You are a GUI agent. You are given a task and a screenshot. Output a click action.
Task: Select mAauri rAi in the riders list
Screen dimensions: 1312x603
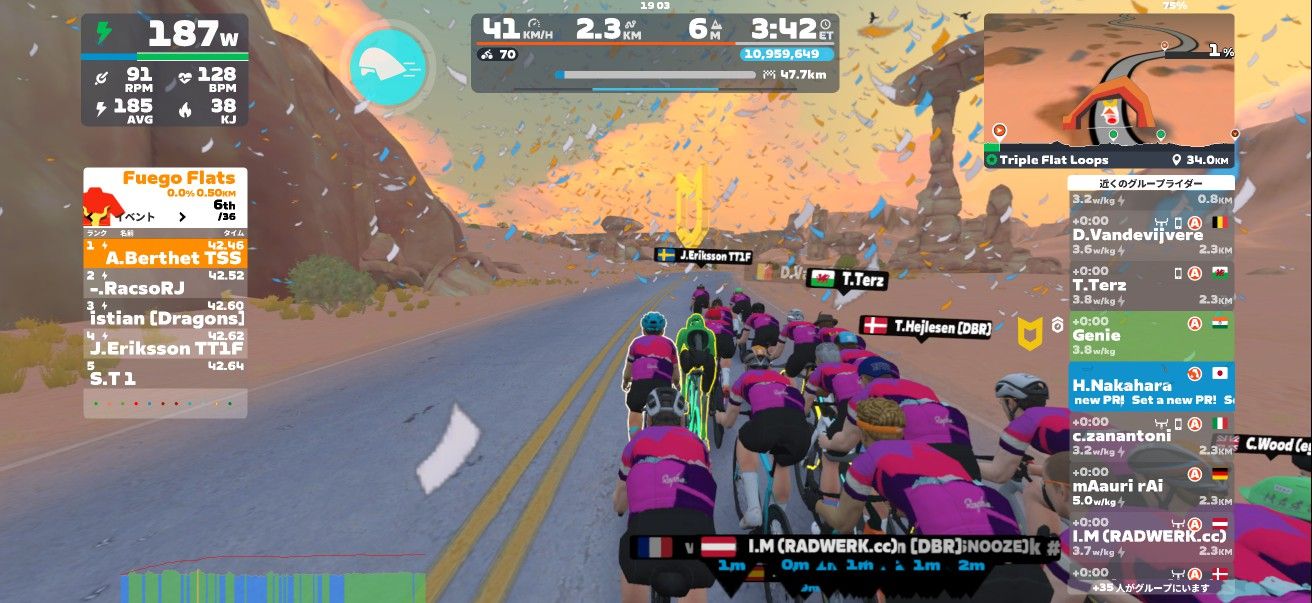tap(1150, 480)
